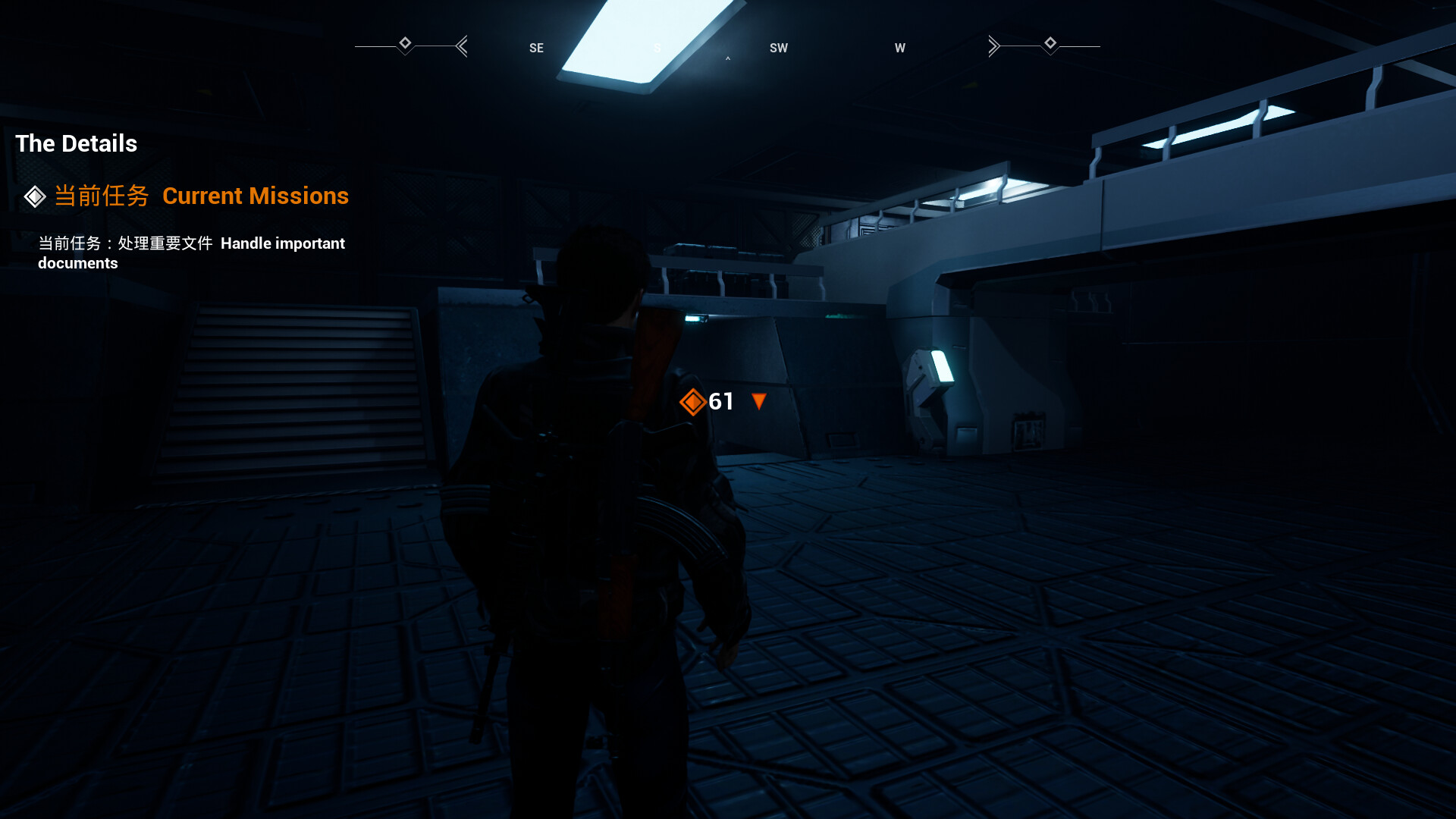Click the small caret under the S heading
Image resolution: width=1456 pixels, height=819 pixels.
click(x=728, y=59)
